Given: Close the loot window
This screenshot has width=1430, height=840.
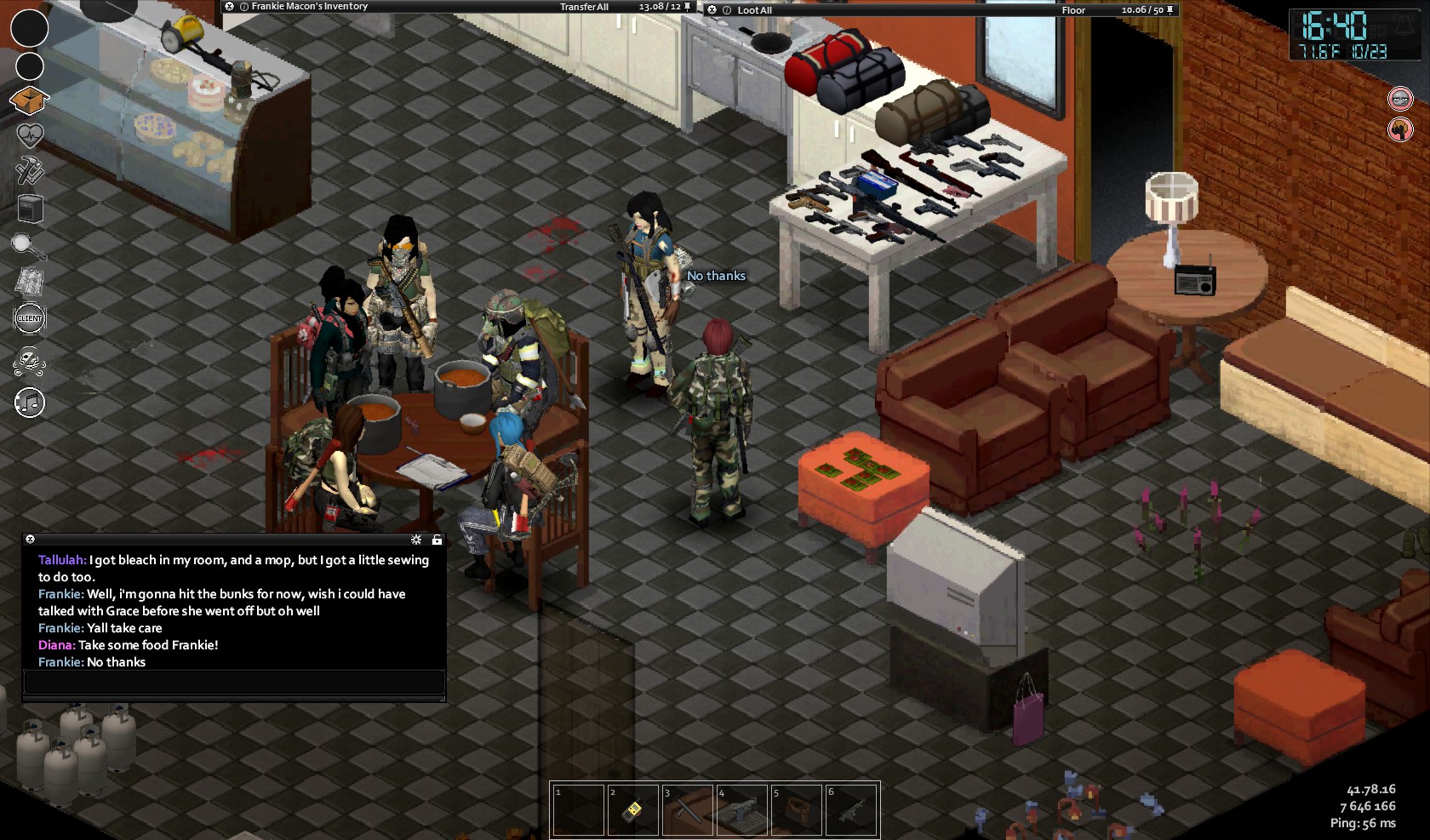Looking at the screenshot, I should click(712, 10).
